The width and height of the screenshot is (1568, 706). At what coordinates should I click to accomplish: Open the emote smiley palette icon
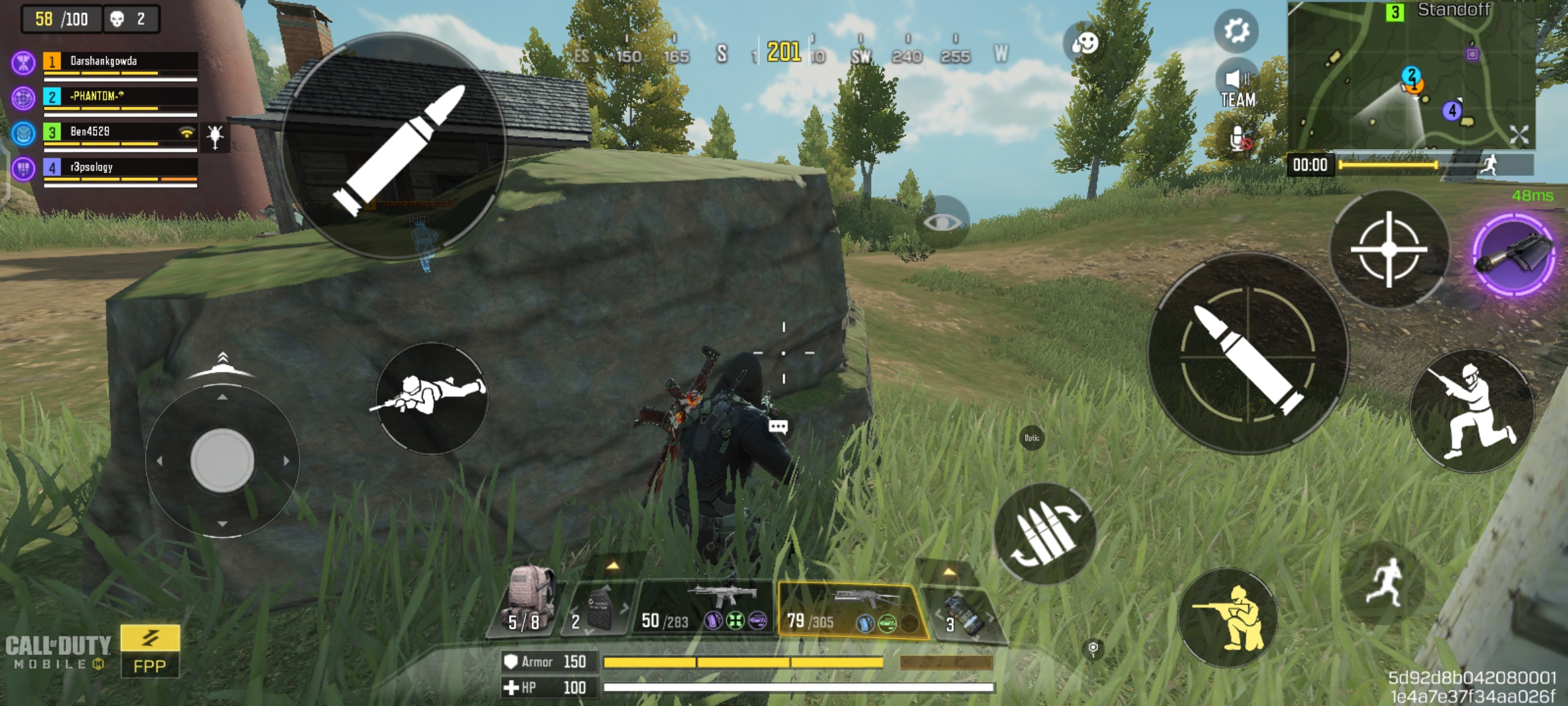[x=1085, y=43]
